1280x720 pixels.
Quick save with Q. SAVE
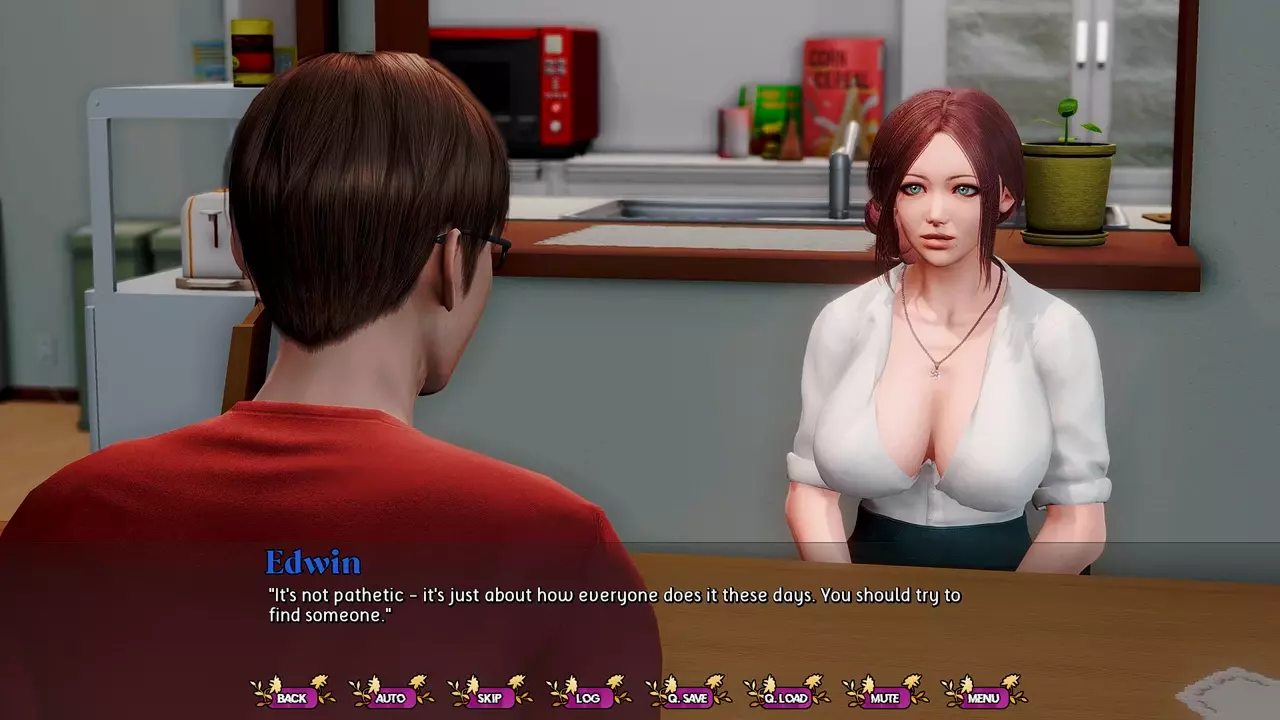687,698
